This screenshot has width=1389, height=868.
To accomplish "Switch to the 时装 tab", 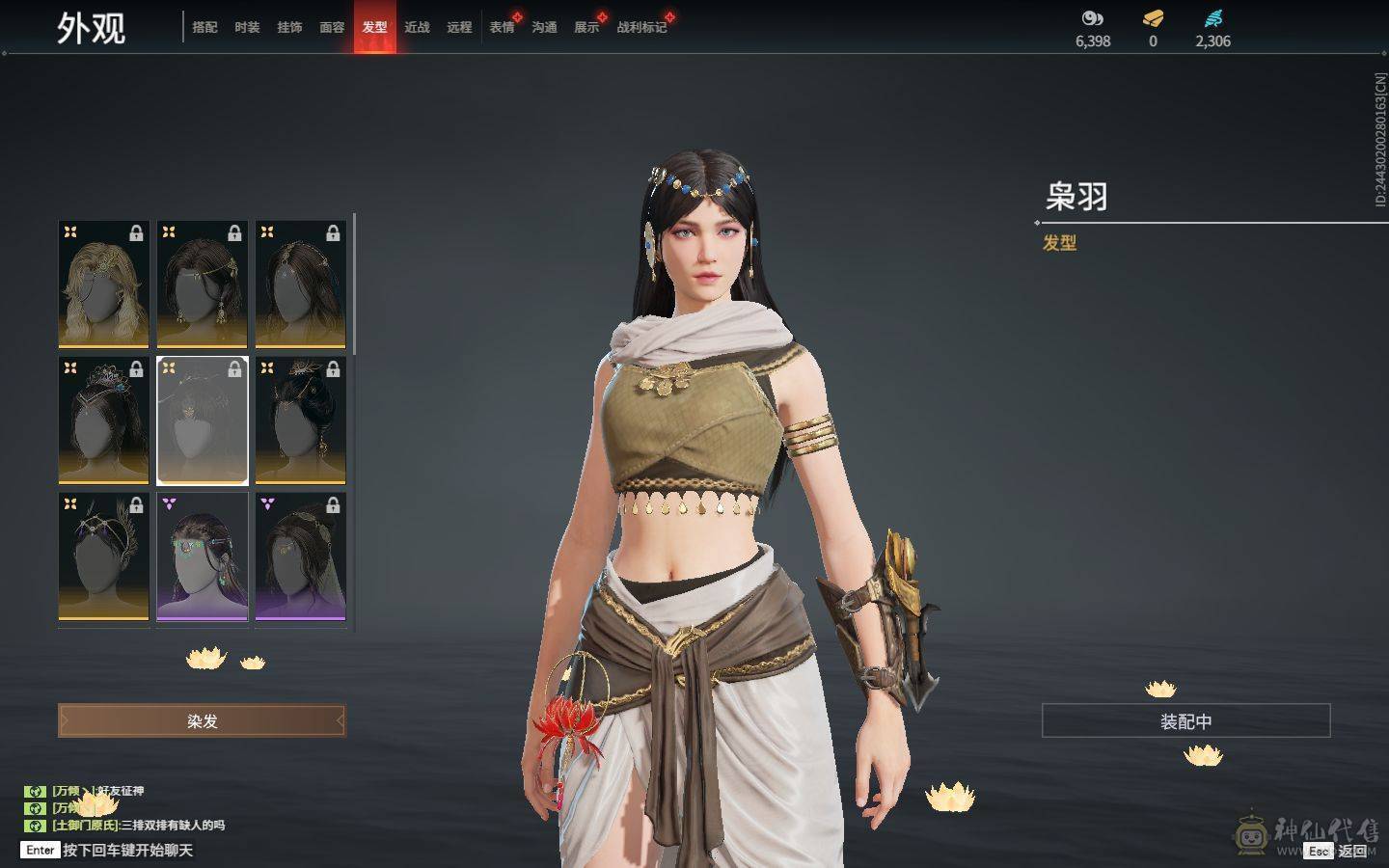I will pyautogui.click(x=247, y=27).
